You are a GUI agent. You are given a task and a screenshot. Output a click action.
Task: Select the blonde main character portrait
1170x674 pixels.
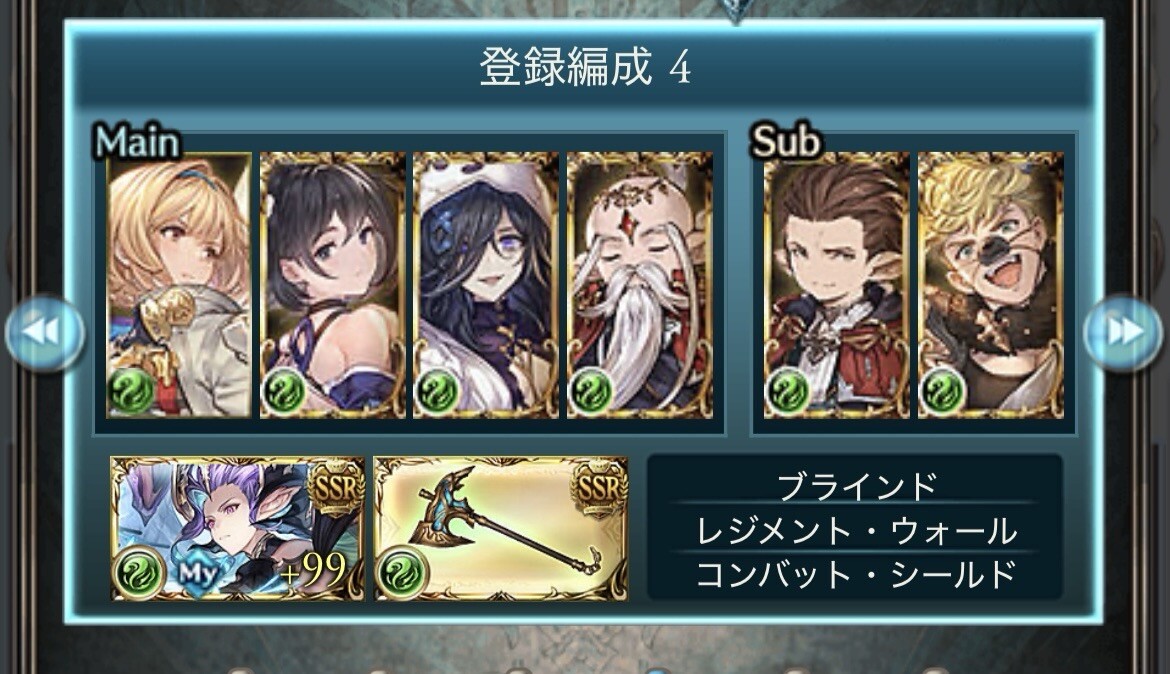coord(179,285)
